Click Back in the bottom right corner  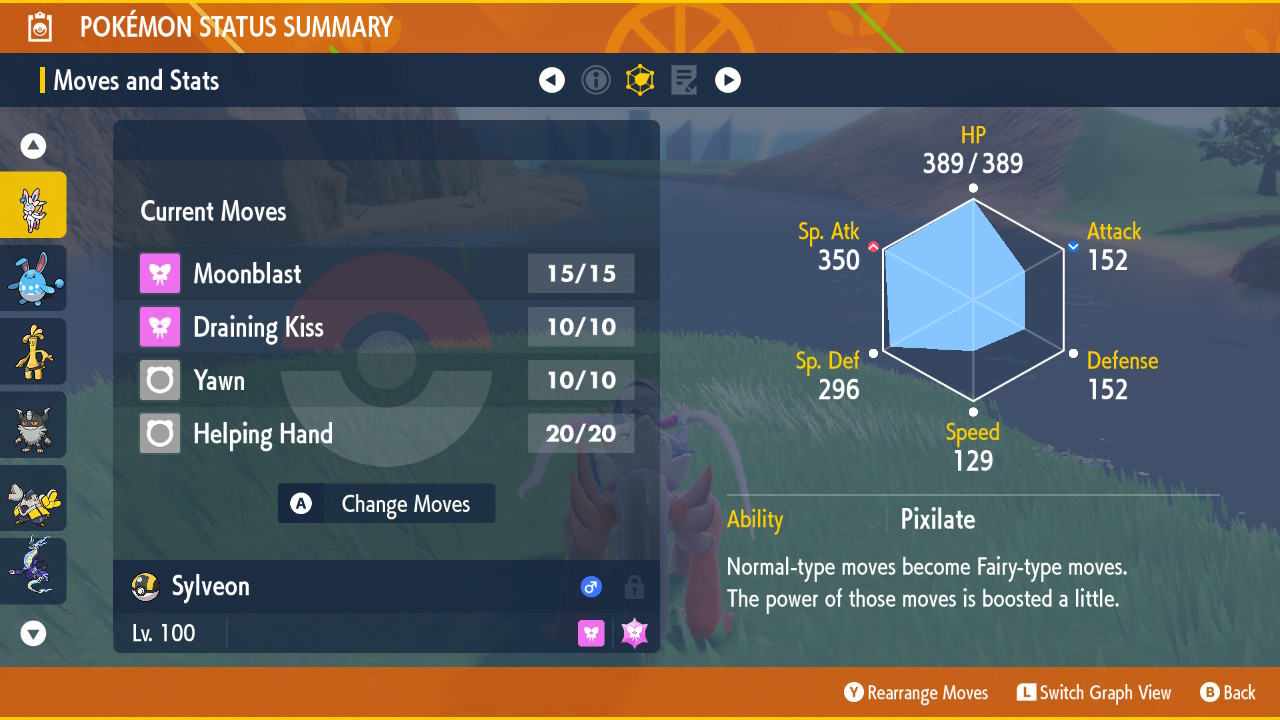pyautogui.click(x=1228, y=692)
